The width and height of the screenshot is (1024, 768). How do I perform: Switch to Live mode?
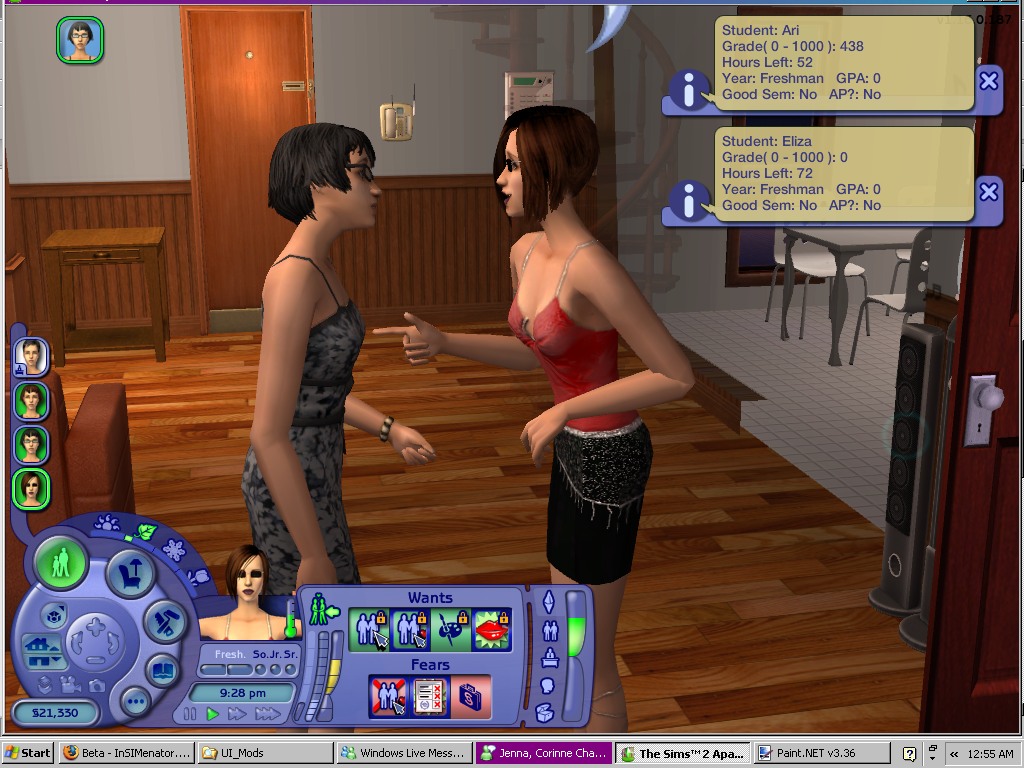(60, 562)
